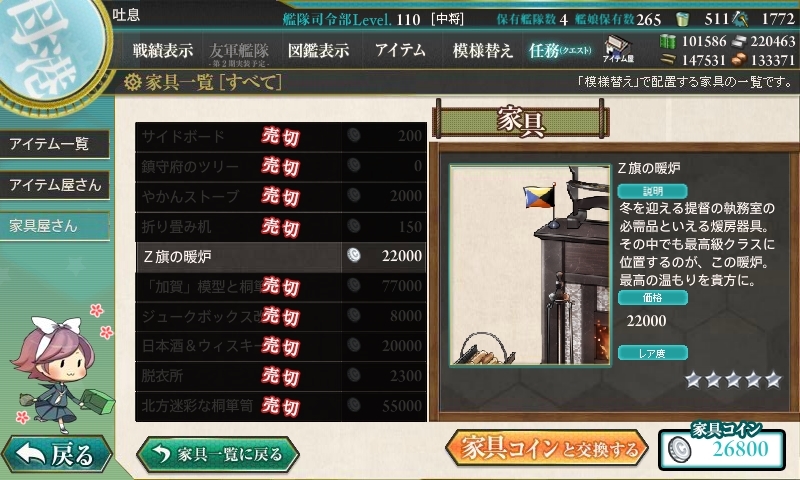The width and height of the screenshot is (800, 480).
Task: Switch to the アイテム屋さん tab
Action: click(x=54, y=185)
